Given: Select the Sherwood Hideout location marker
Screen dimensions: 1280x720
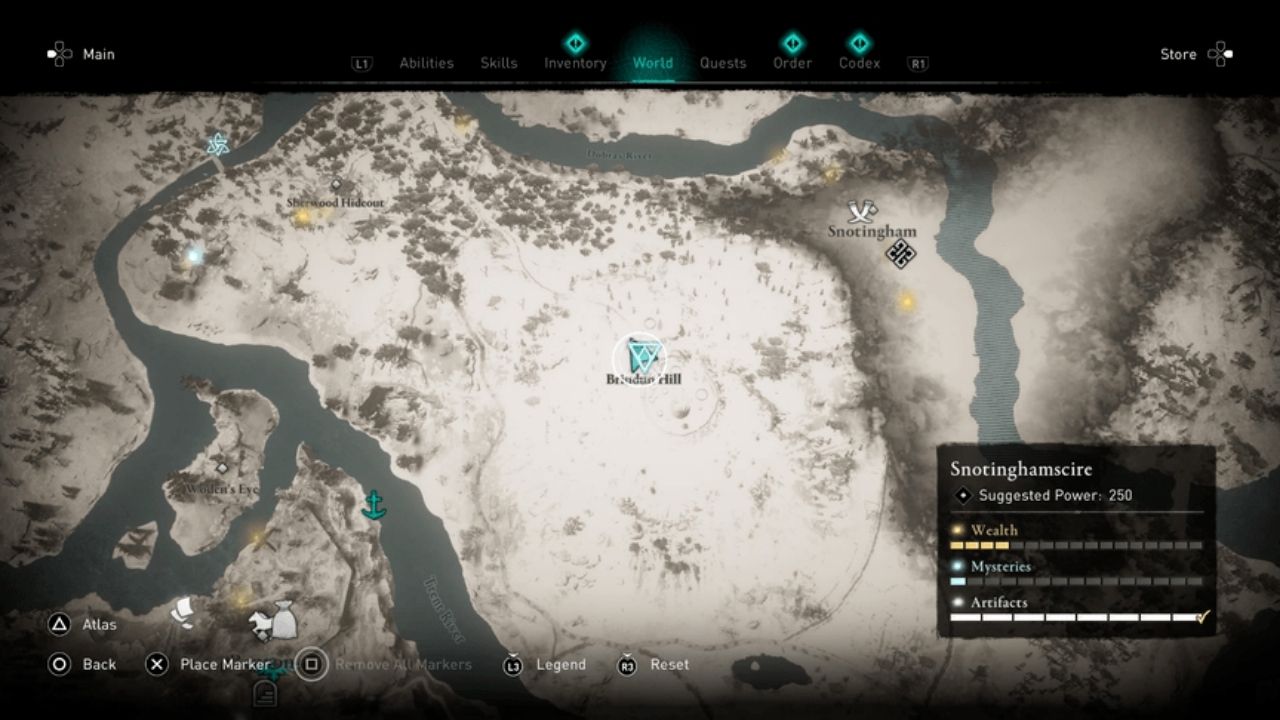Looking at the screenshot, I should click(x=336, y=185).
